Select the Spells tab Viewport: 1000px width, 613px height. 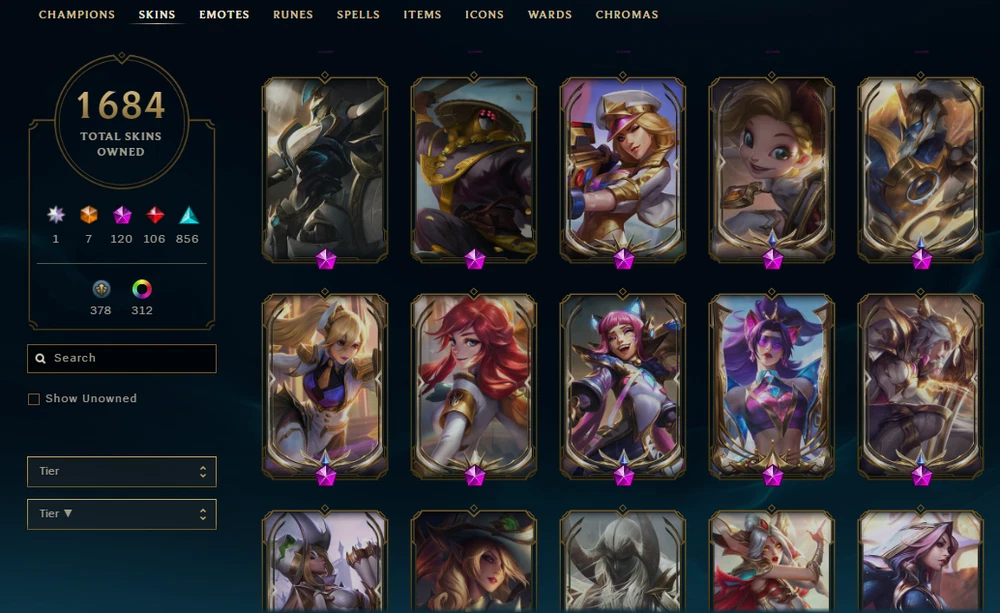[358, 15]
